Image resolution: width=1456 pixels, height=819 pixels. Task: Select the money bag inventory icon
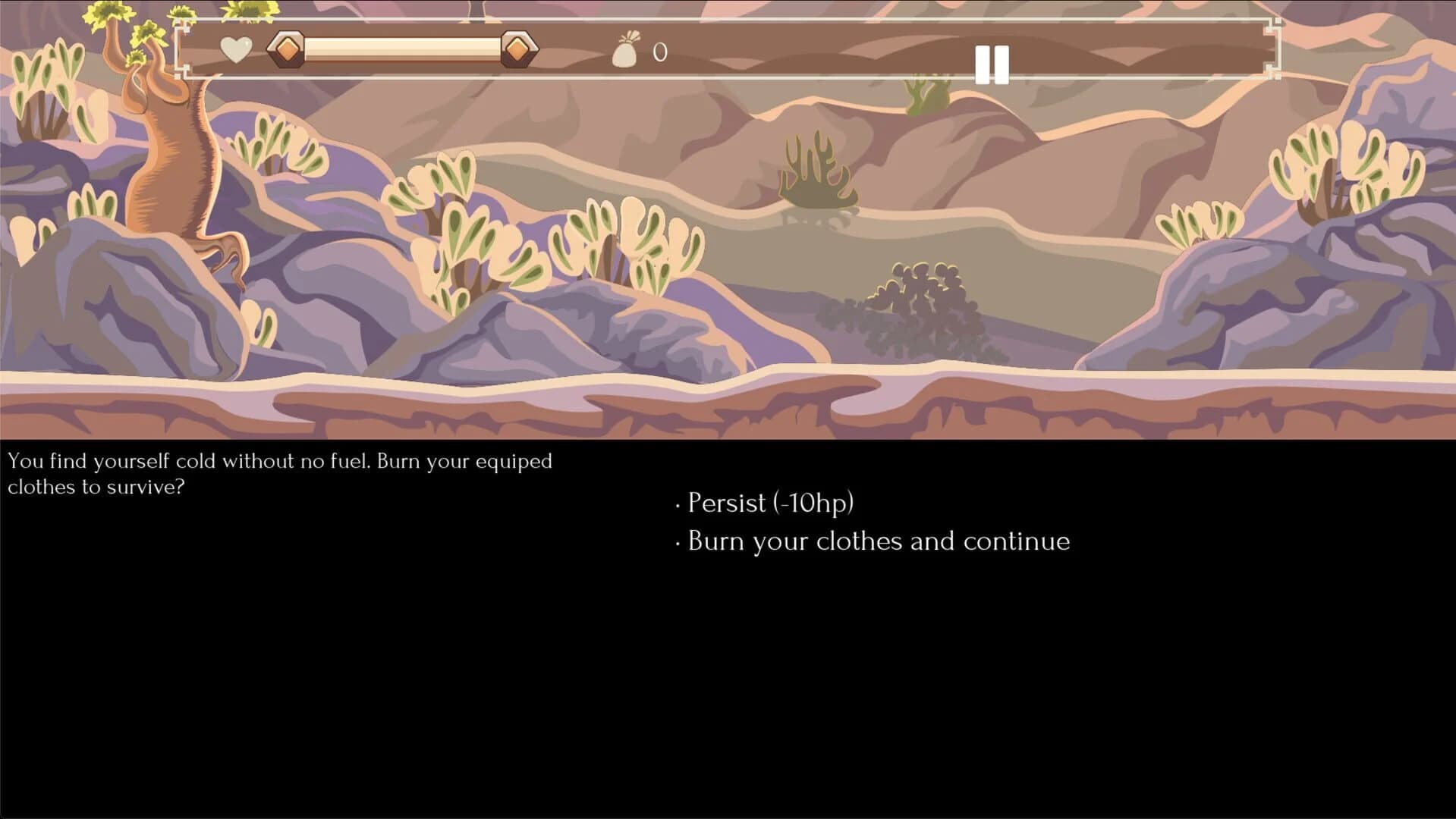tap(627, 52)
